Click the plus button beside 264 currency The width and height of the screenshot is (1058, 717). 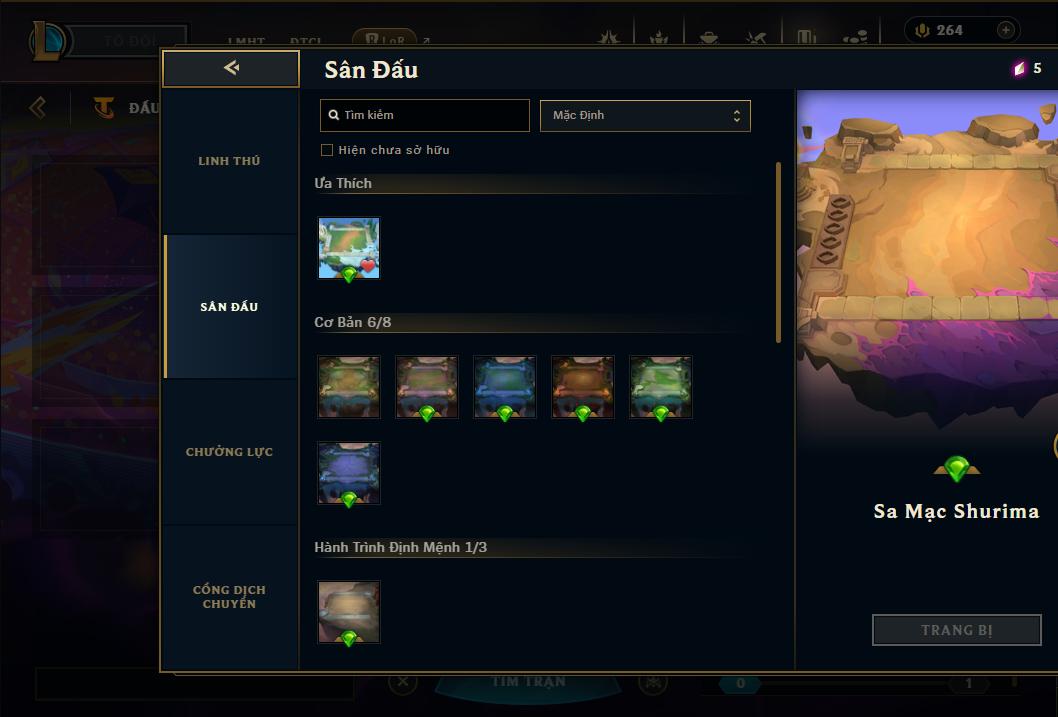[x=1006, y=30]
